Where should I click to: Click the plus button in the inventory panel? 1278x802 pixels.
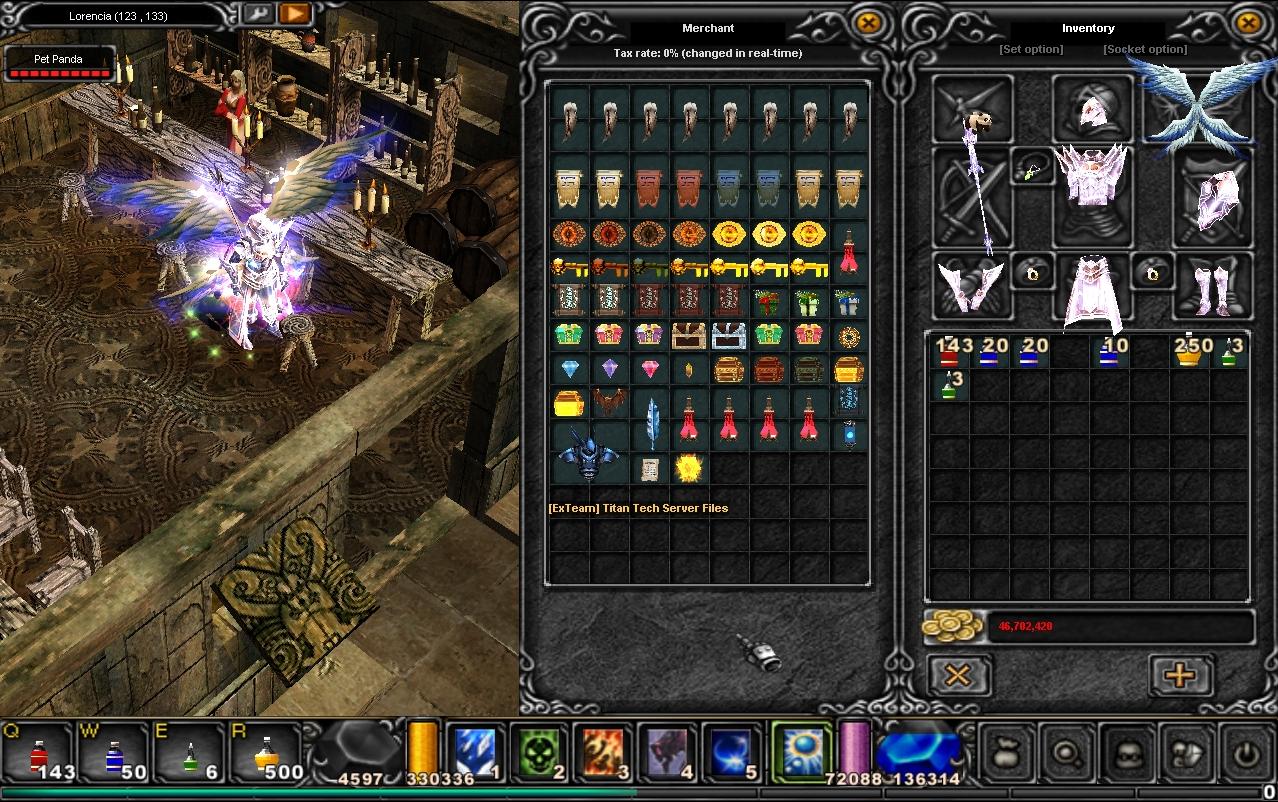point(1180,675)
